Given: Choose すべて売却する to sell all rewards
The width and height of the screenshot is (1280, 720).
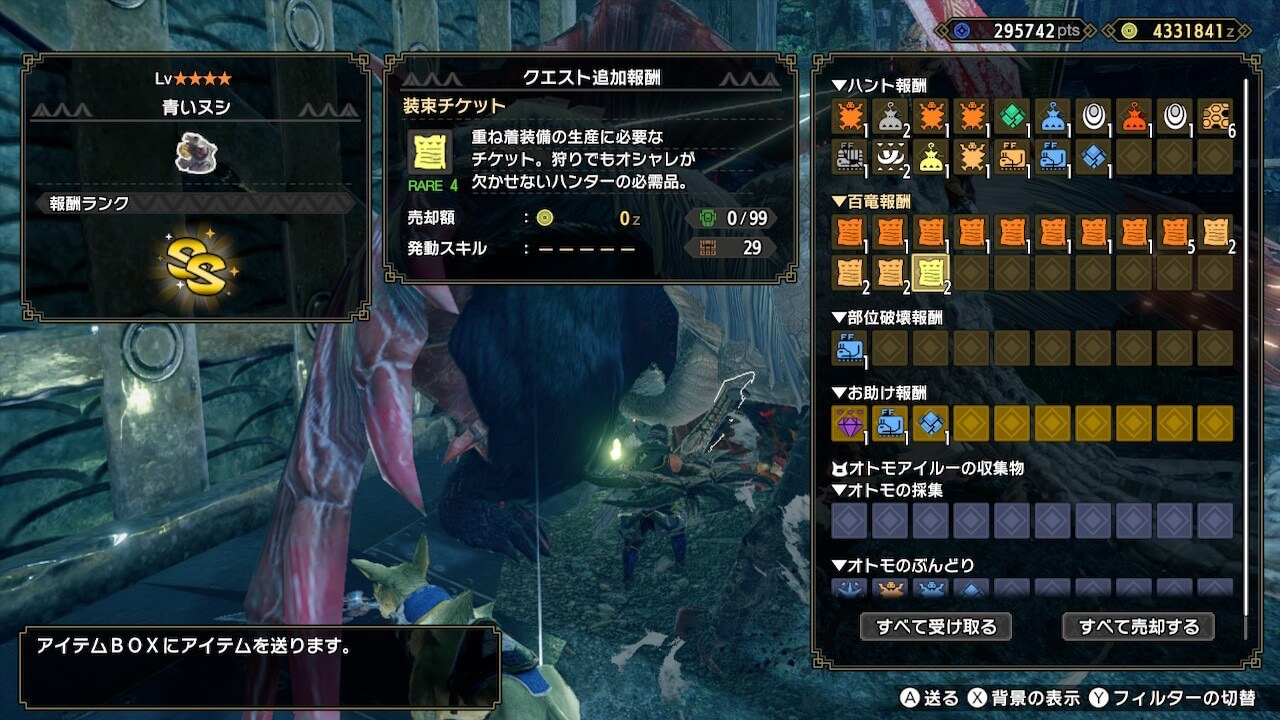Looking at the screenshot, I should coord(1138,627).
